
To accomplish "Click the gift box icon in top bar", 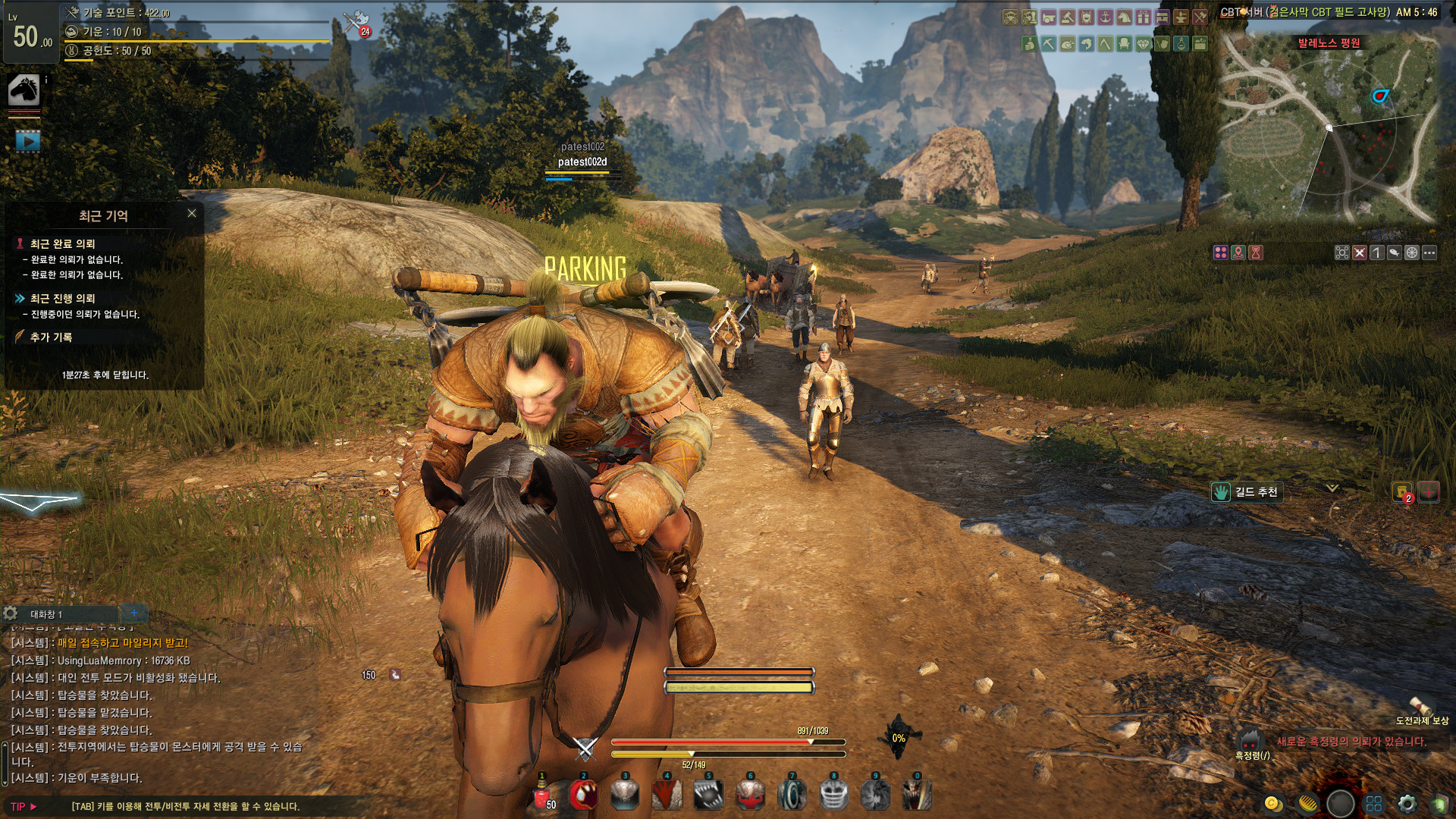I will [1144, 17].
